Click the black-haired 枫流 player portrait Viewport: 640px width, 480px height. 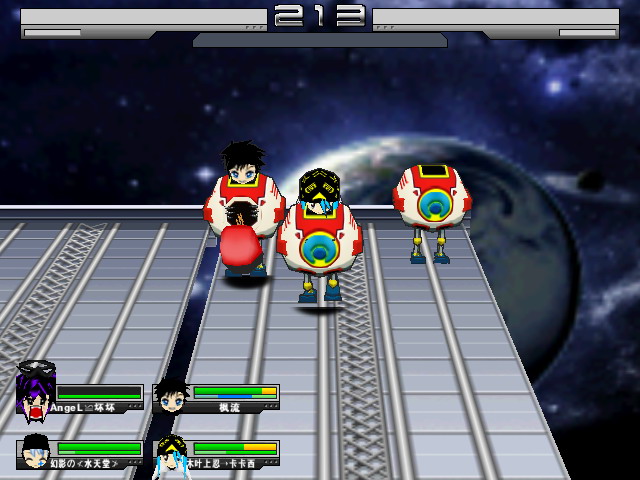point(172,395)
